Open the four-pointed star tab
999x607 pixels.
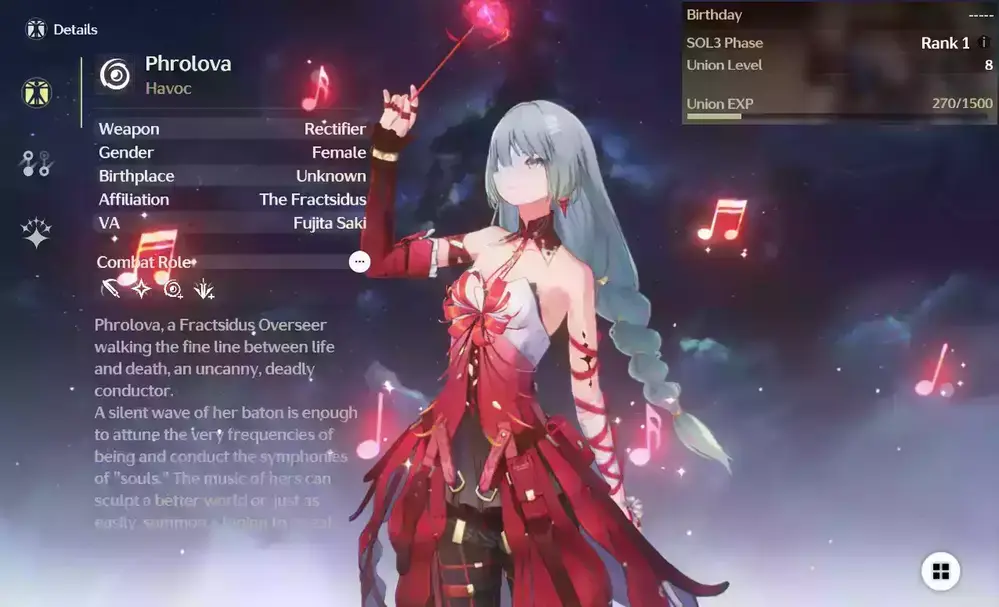[37, 233]
